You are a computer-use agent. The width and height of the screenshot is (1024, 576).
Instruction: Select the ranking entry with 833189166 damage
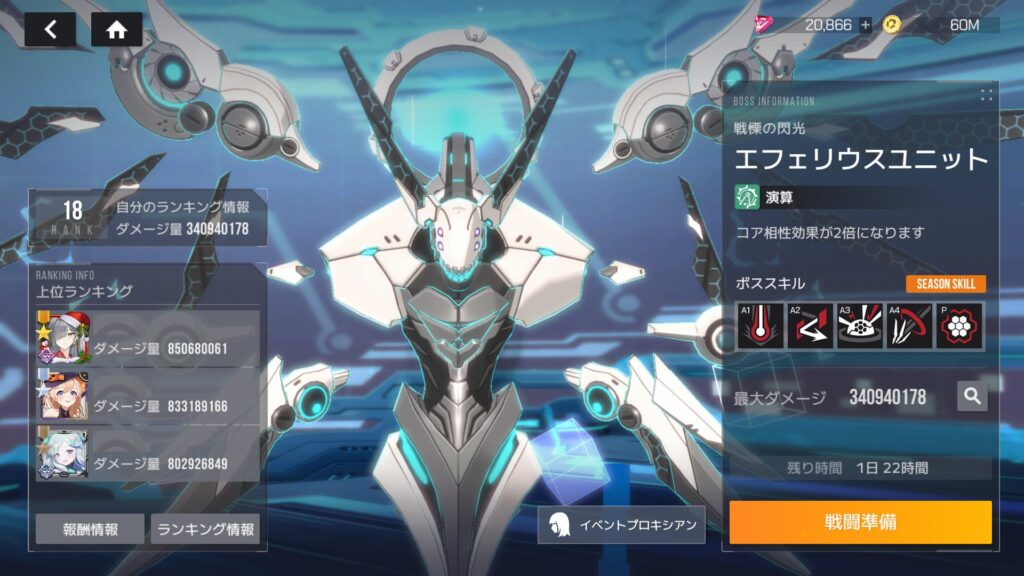(148, 395)
